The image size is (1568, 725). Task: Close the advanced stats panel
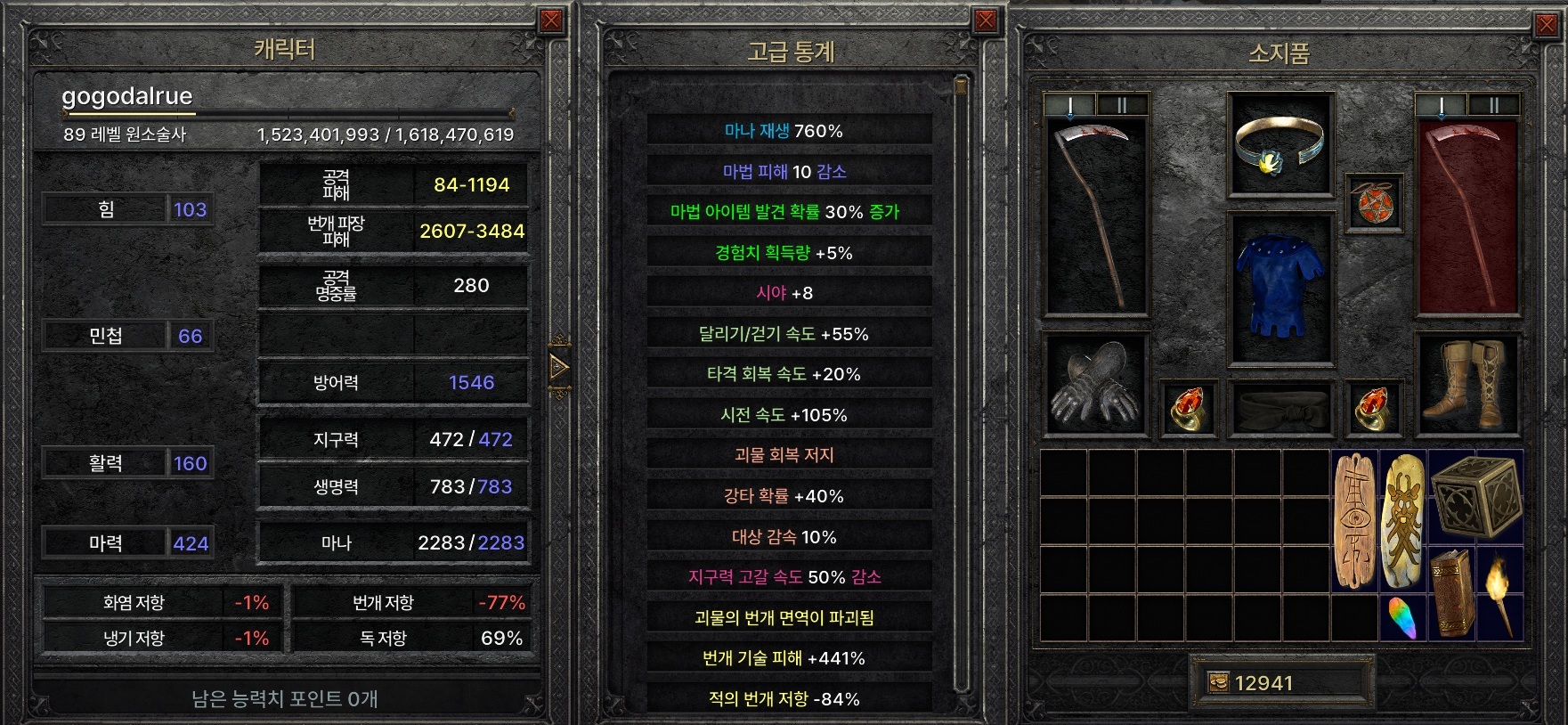pos(985,21)
